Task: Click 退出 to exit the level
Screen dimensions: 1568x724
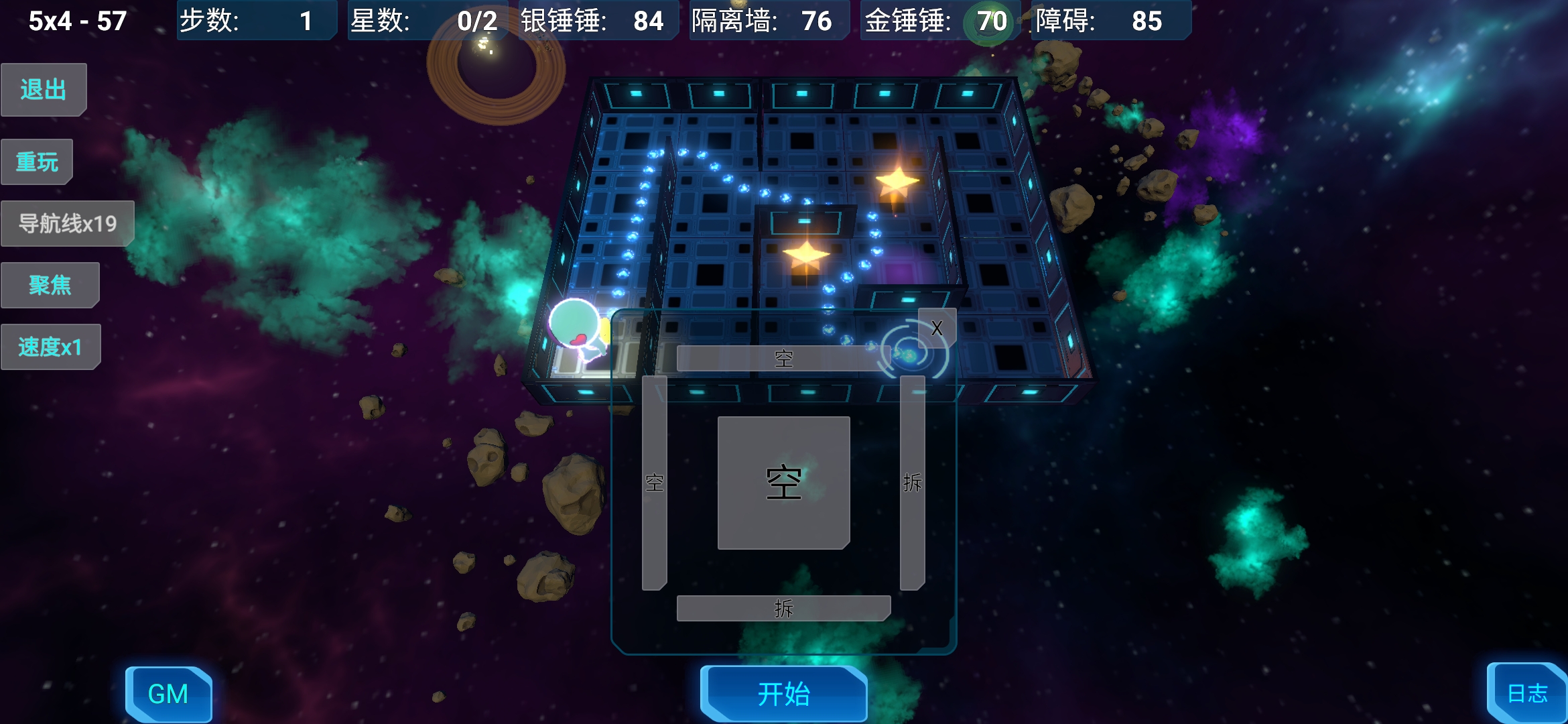Action: click(43, 89)
